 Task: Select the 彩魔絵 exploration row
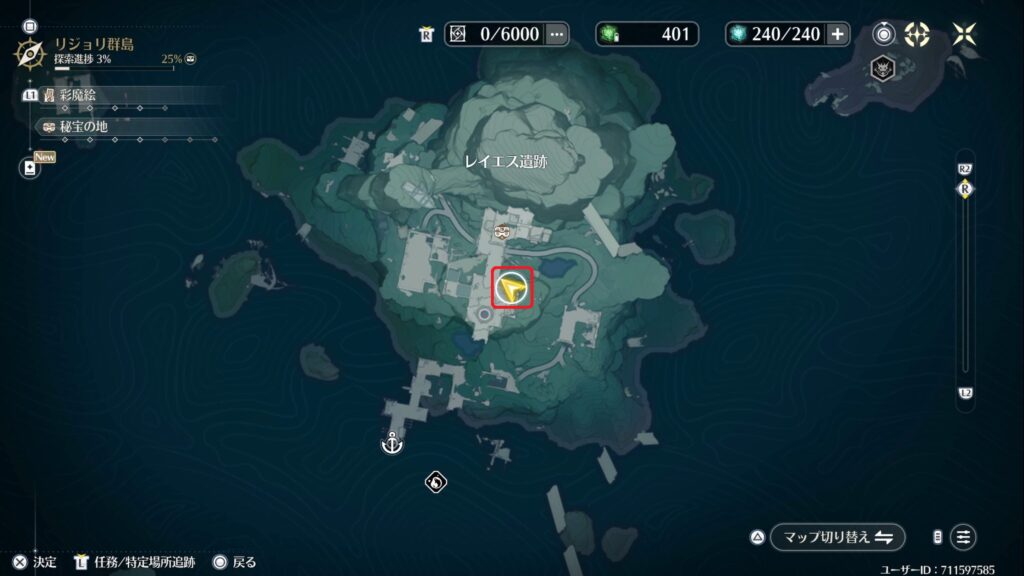120,95
